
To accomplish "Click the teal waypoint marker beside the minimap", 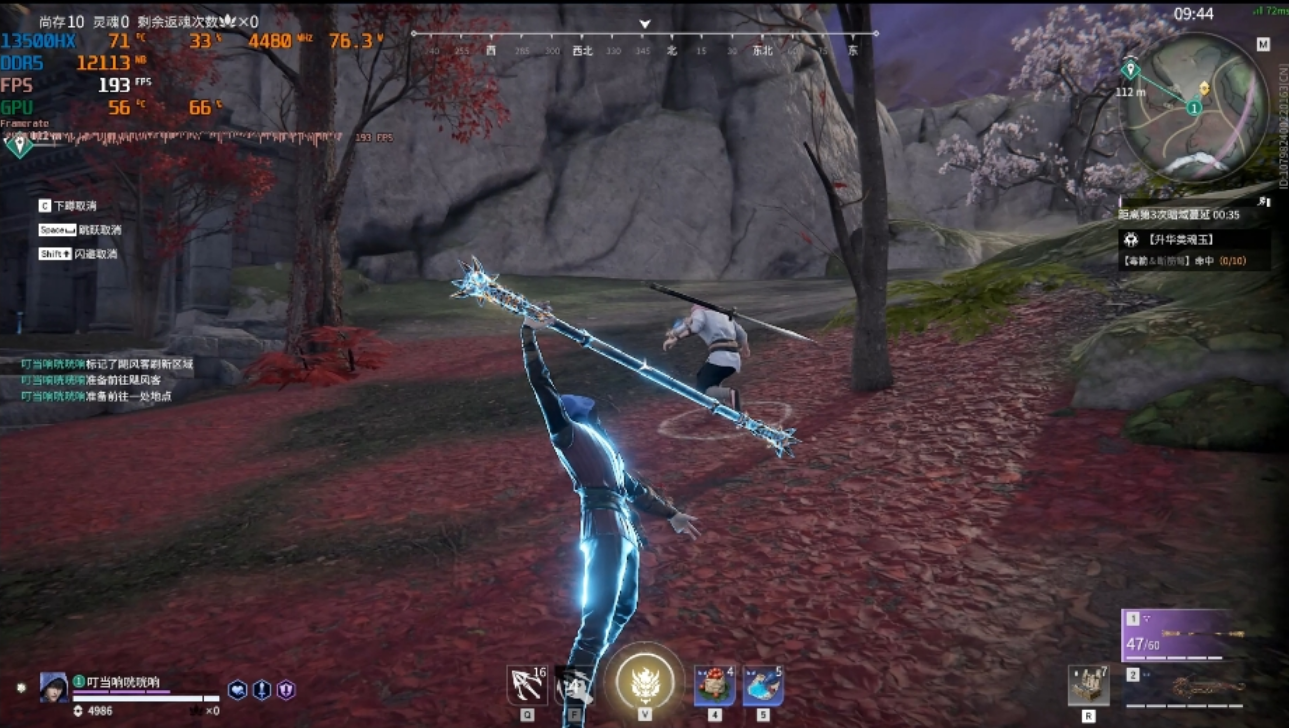I will click(x=1130, y=70).
